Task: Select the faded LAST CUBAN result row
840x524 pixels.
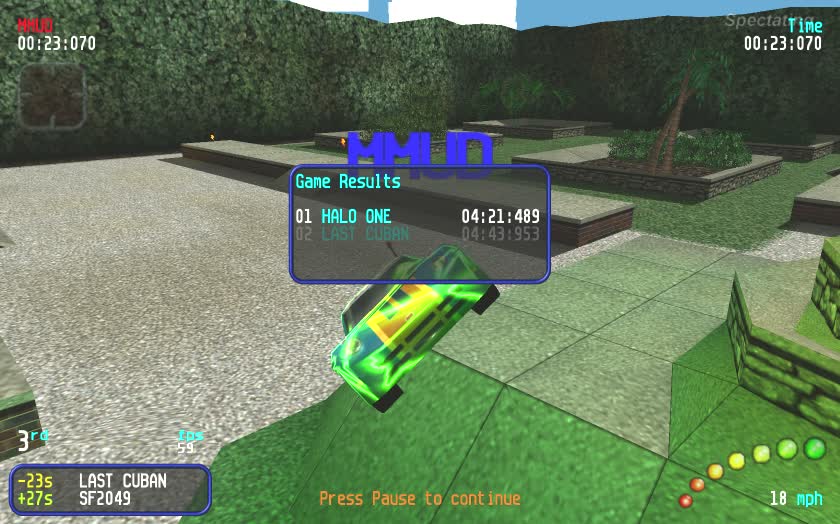Action: tap(417, 235)
